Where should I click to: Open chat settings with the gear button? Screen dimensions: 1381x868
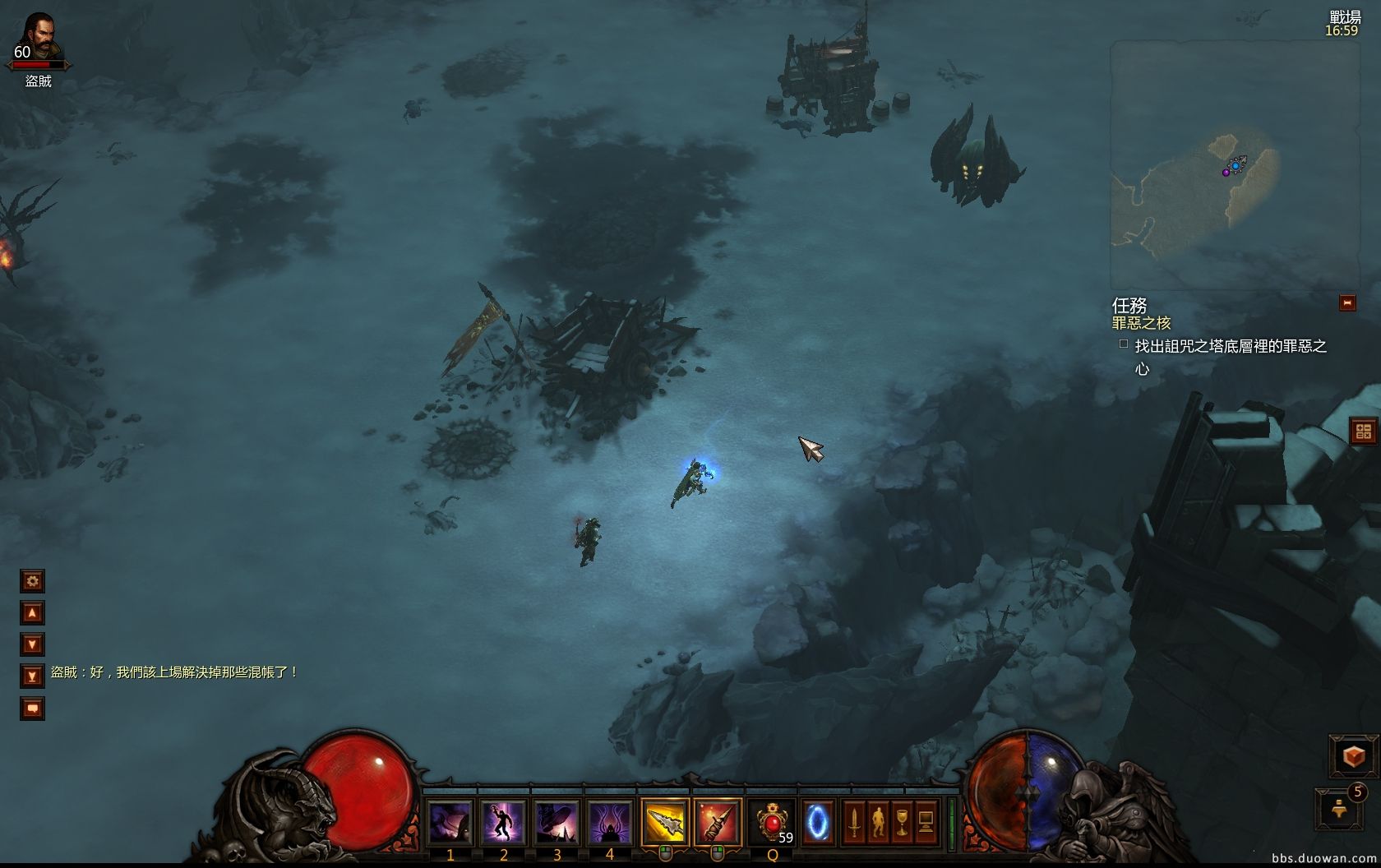click(32, 581)
